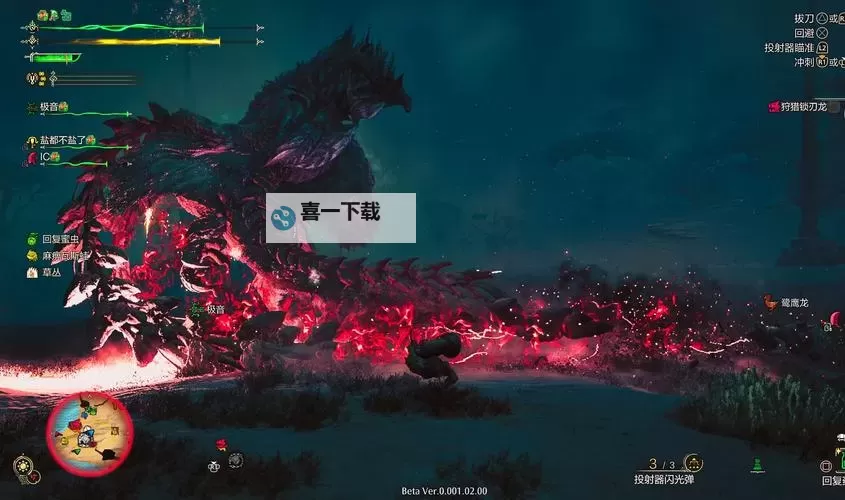This screenshot has width=845, height=500.
Task: Select the green item icon in item bar
Action: click(759, 464)
